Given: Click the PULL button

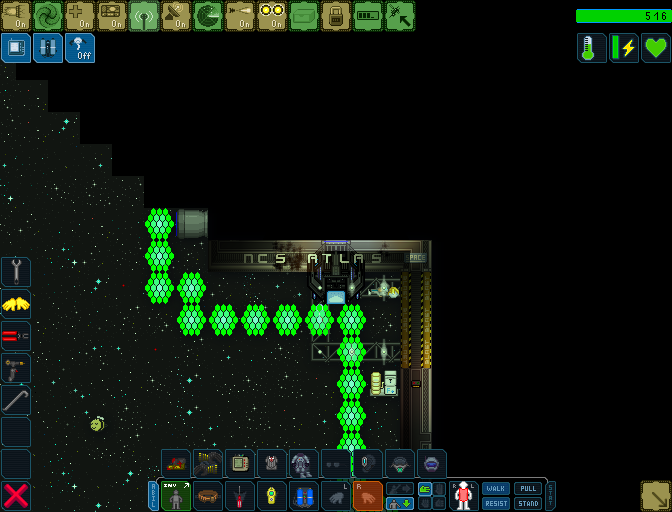Looking at the screenshot, I should click(x=528, y=489).
